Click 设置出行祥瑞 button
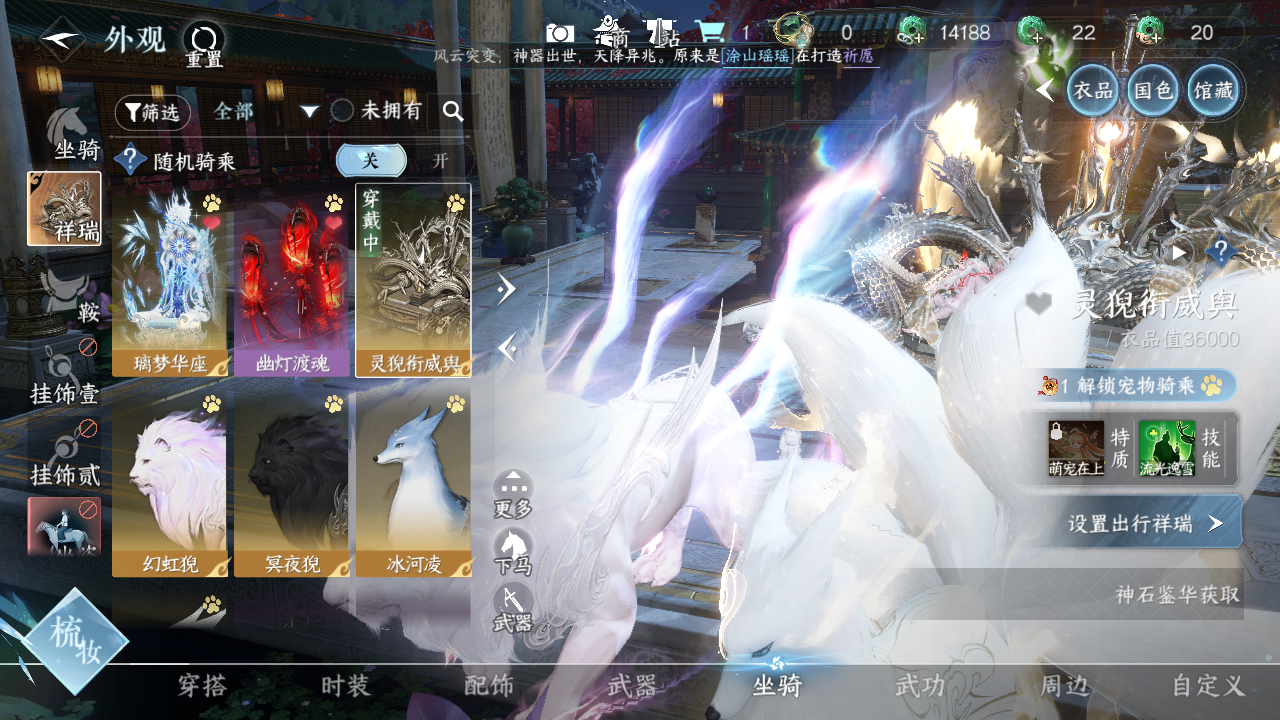Screen dimensions: 1280x720 (x=1144, y=523)
